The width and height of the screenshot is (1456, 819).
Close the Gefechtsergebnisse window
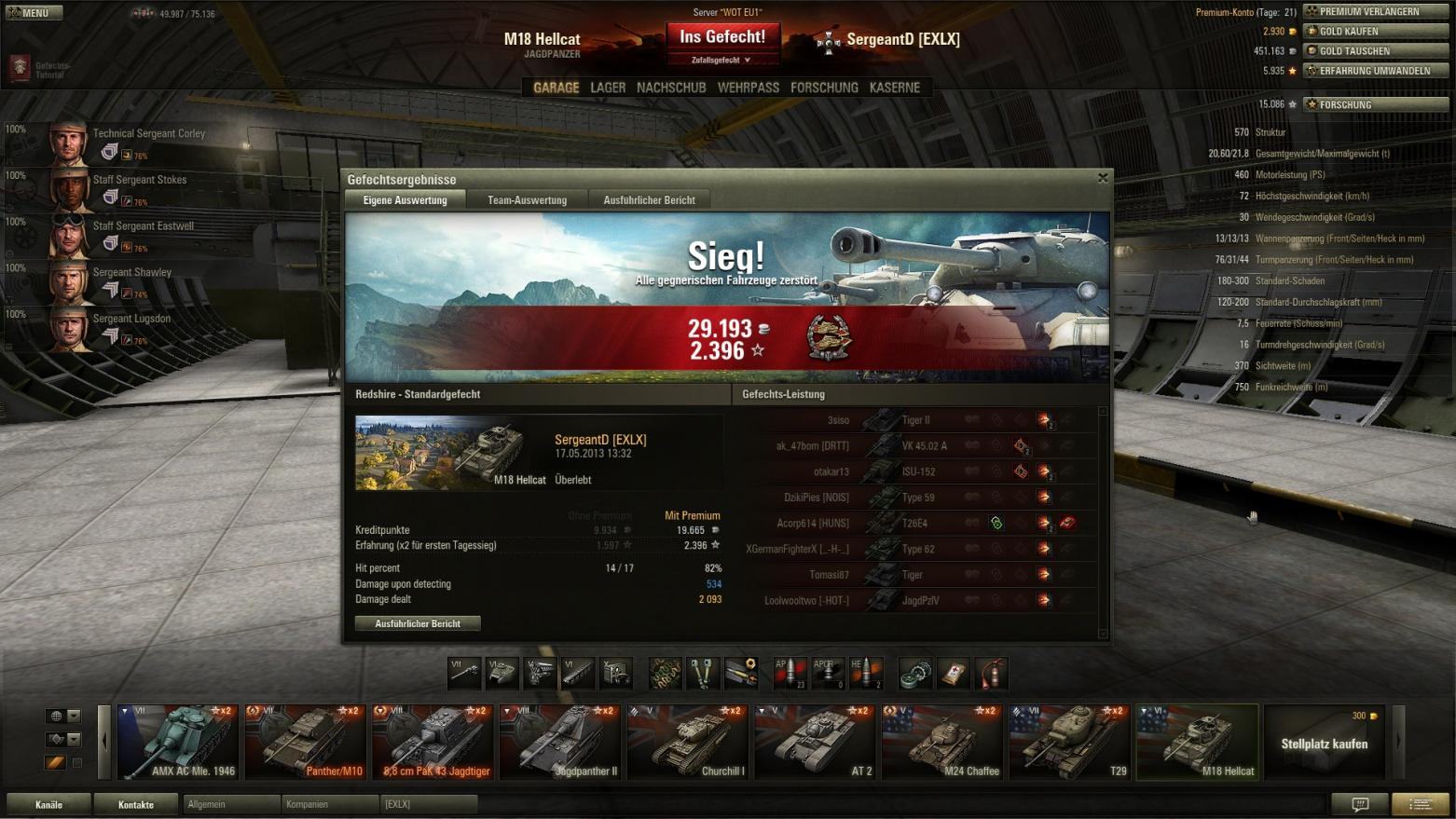click(x=1103, y=178)
